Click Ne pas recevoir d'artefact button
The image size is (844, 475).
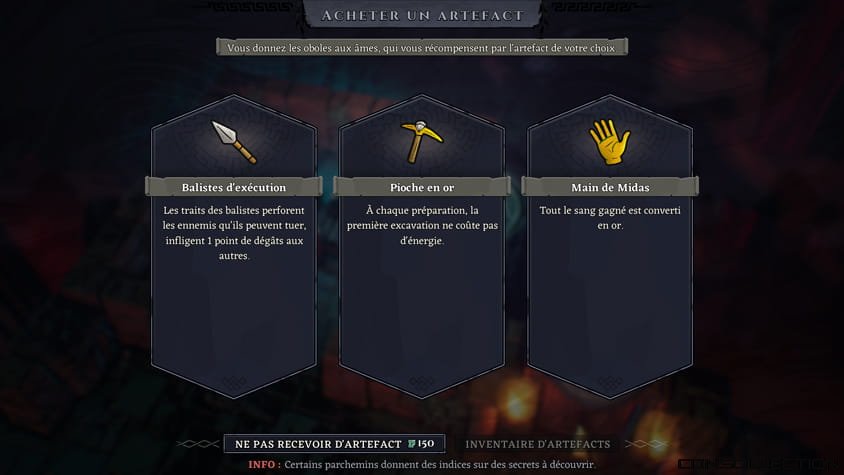pyautogui.click(x=333, y=443)
